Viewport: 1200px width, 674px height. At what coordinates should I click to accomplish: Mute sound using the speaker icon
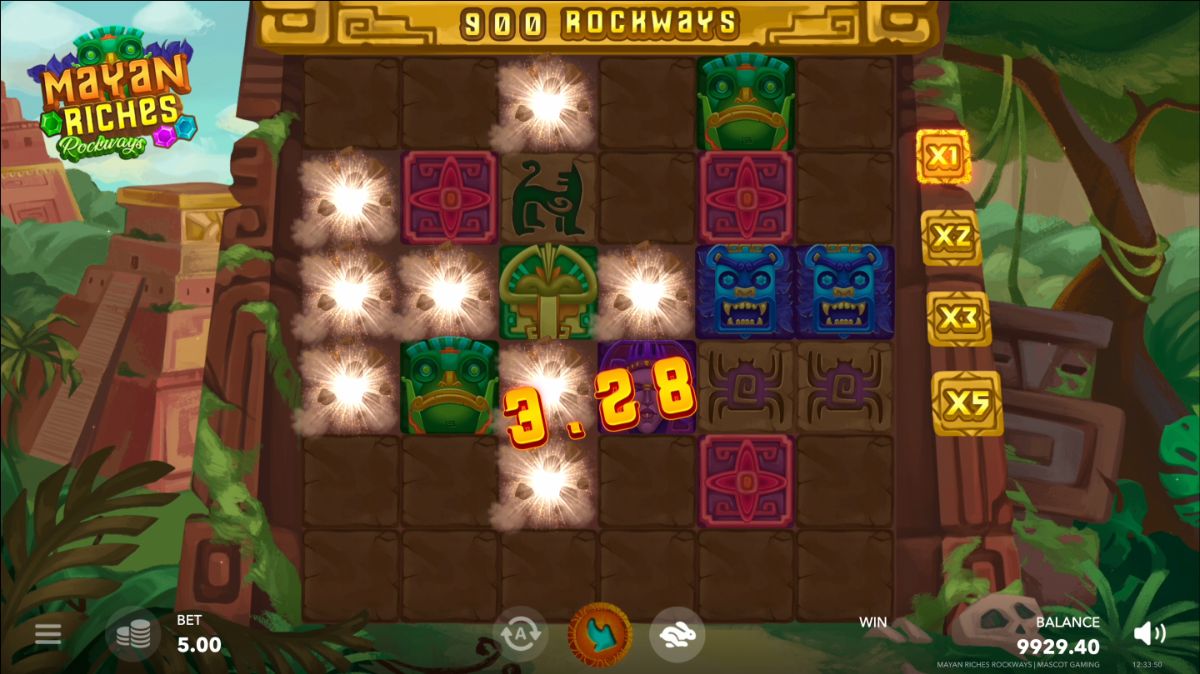pos(1149,633)
